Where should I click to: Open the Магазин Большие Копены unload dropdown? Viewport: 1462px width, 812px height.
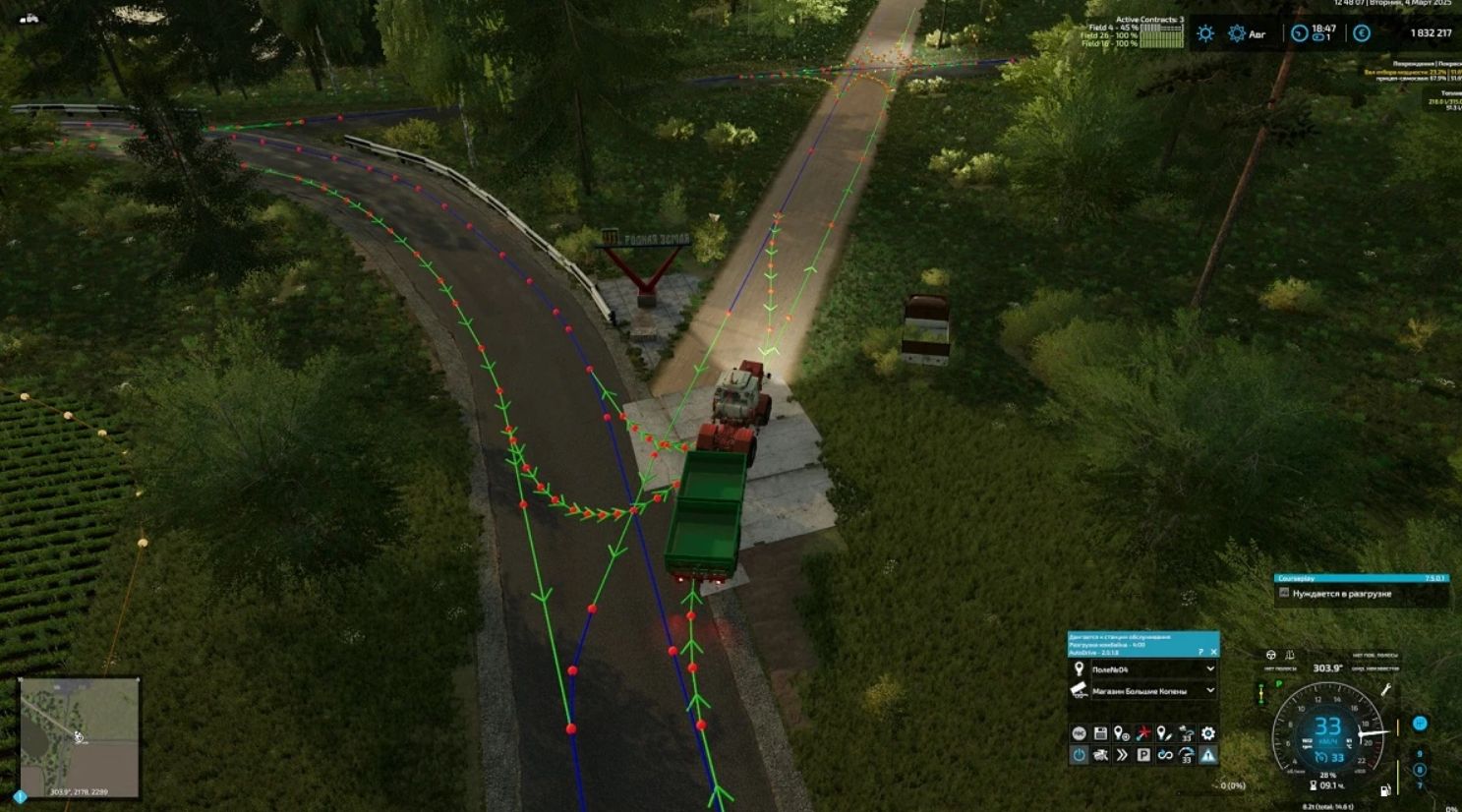1209,691
